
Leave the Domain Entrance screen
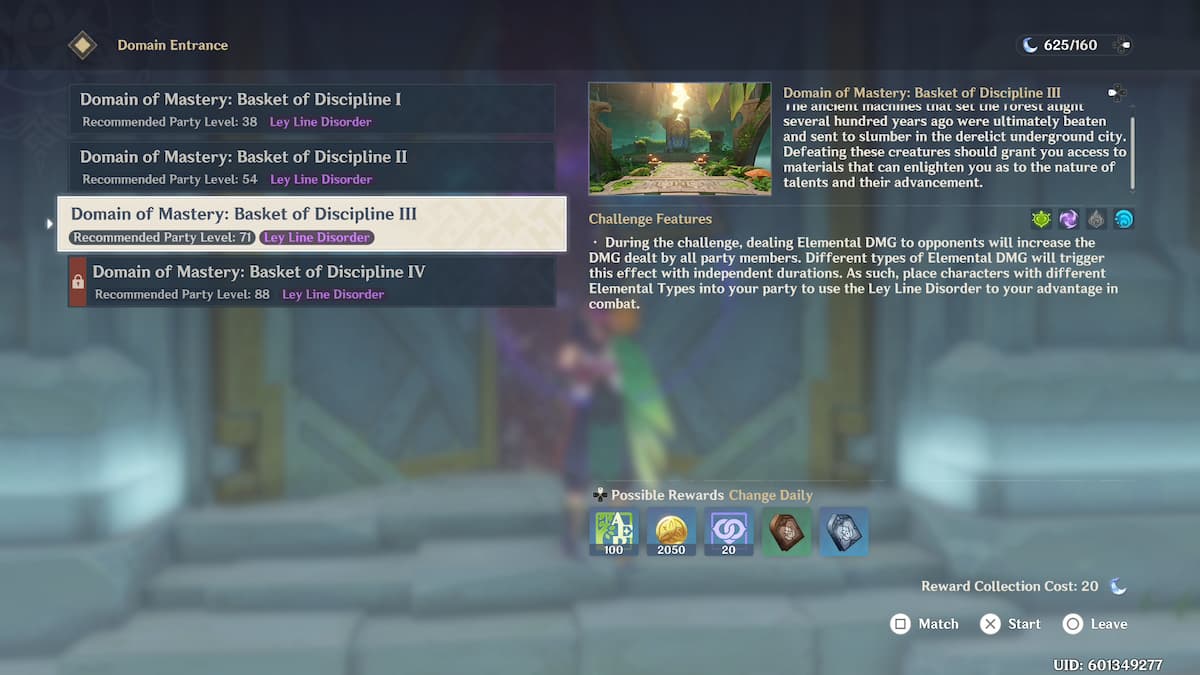pos(1095,624)
